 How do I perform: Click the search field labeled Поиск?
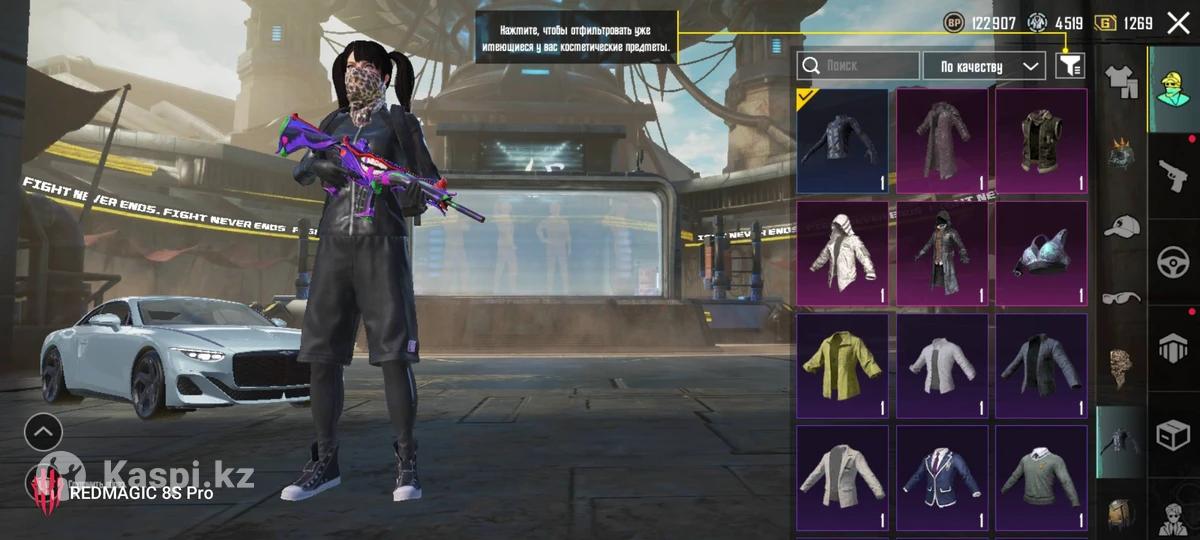click(858, 66)
